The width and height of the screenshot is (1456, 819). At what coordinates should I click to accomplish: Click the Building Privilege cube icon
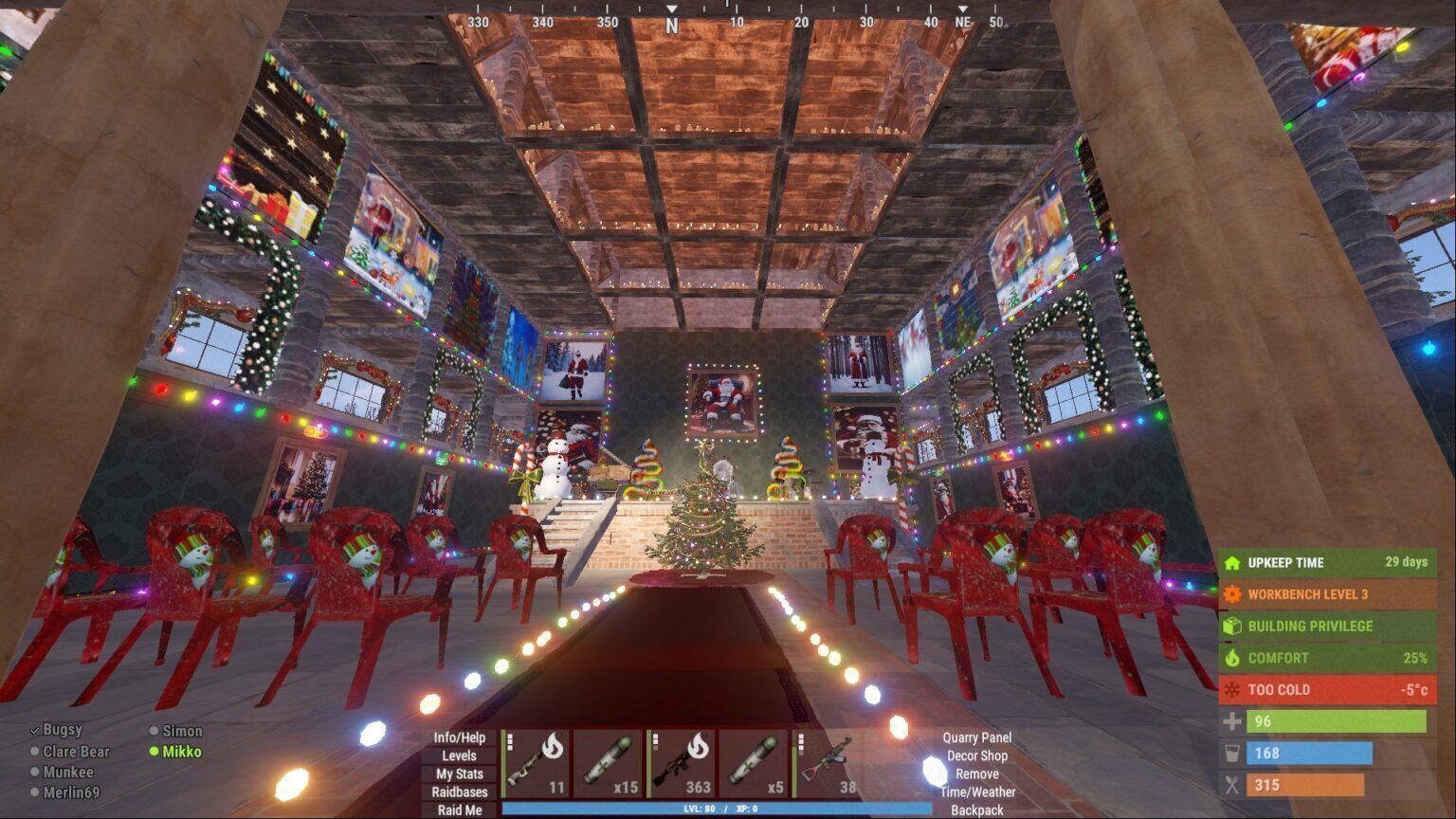click(x=1232, y=626)
